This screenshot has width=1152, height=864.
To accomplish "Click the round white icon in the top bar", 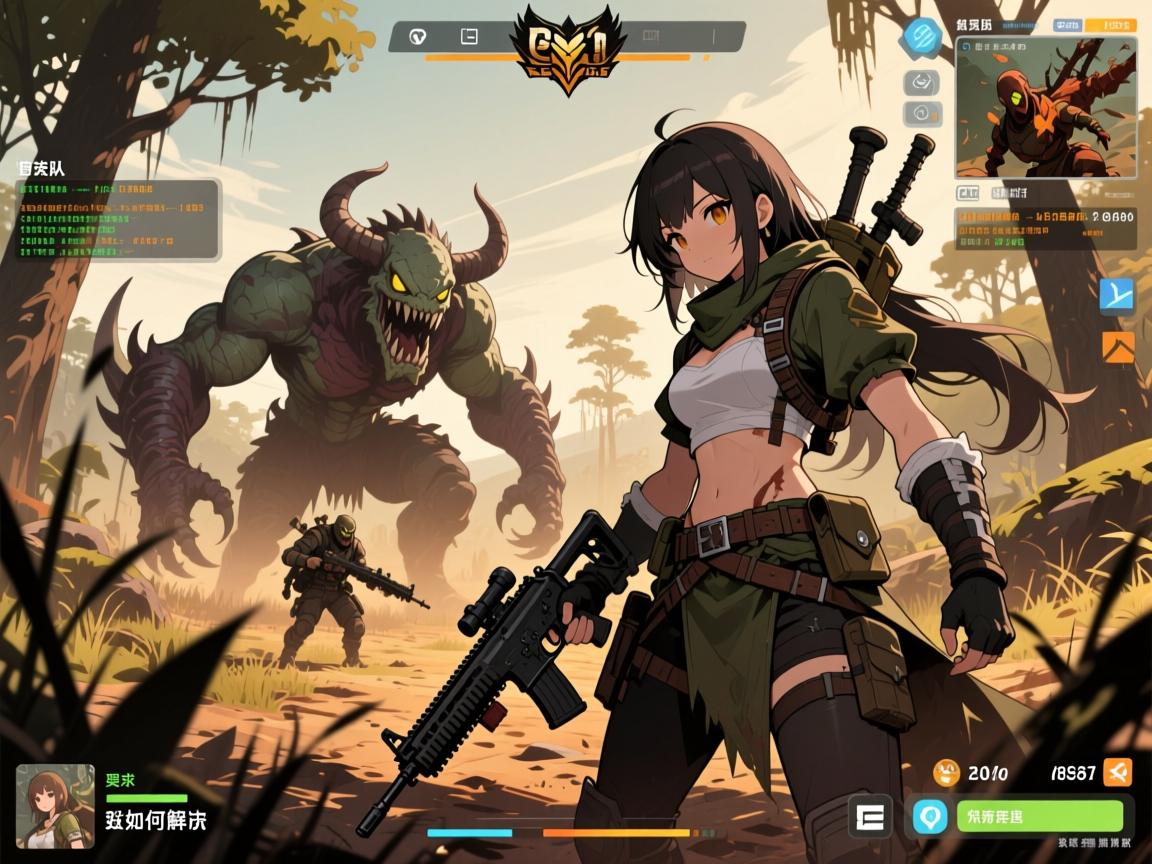I will point(420,37).
